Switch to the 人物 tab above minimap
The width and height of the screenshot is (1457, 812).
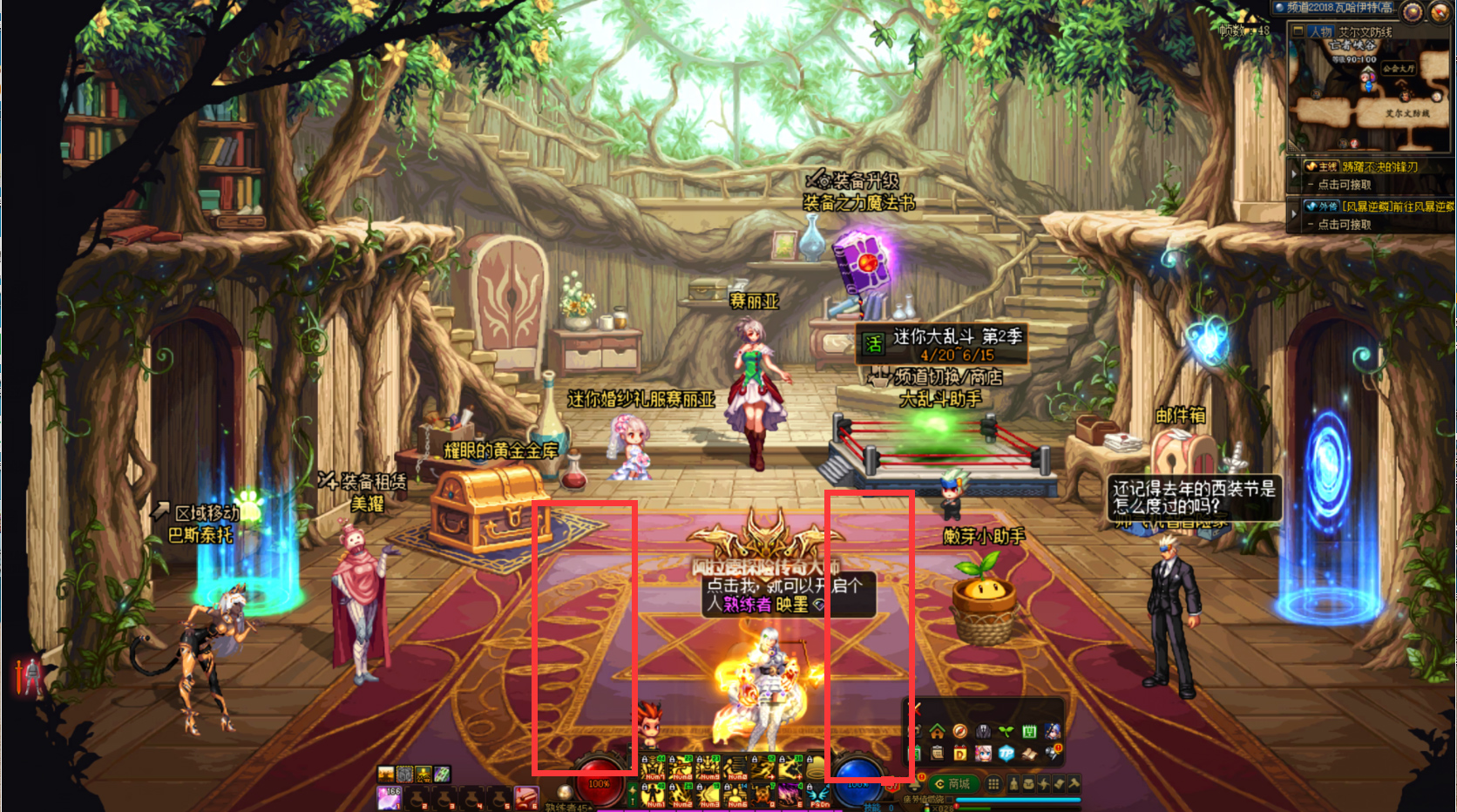(1320, 31)
